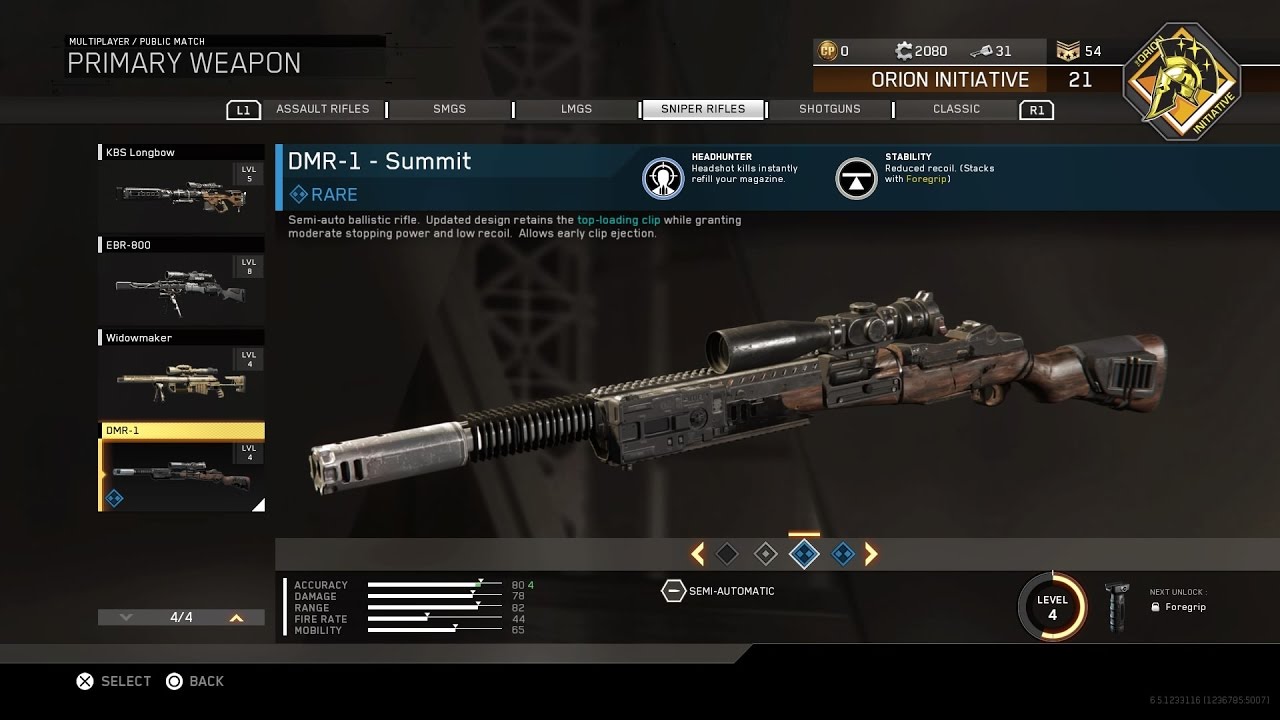Open the Orion Initiative emblem
Image resolution: width=1280 pixels, height=720 pixels.
[1181, 82]
